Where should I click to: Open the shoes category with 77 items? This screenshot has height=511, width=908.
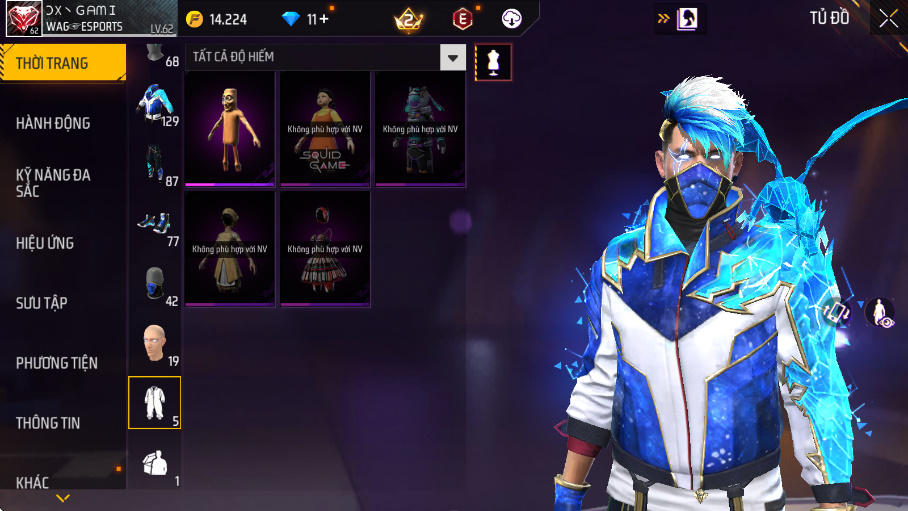[x=154, y=223]
